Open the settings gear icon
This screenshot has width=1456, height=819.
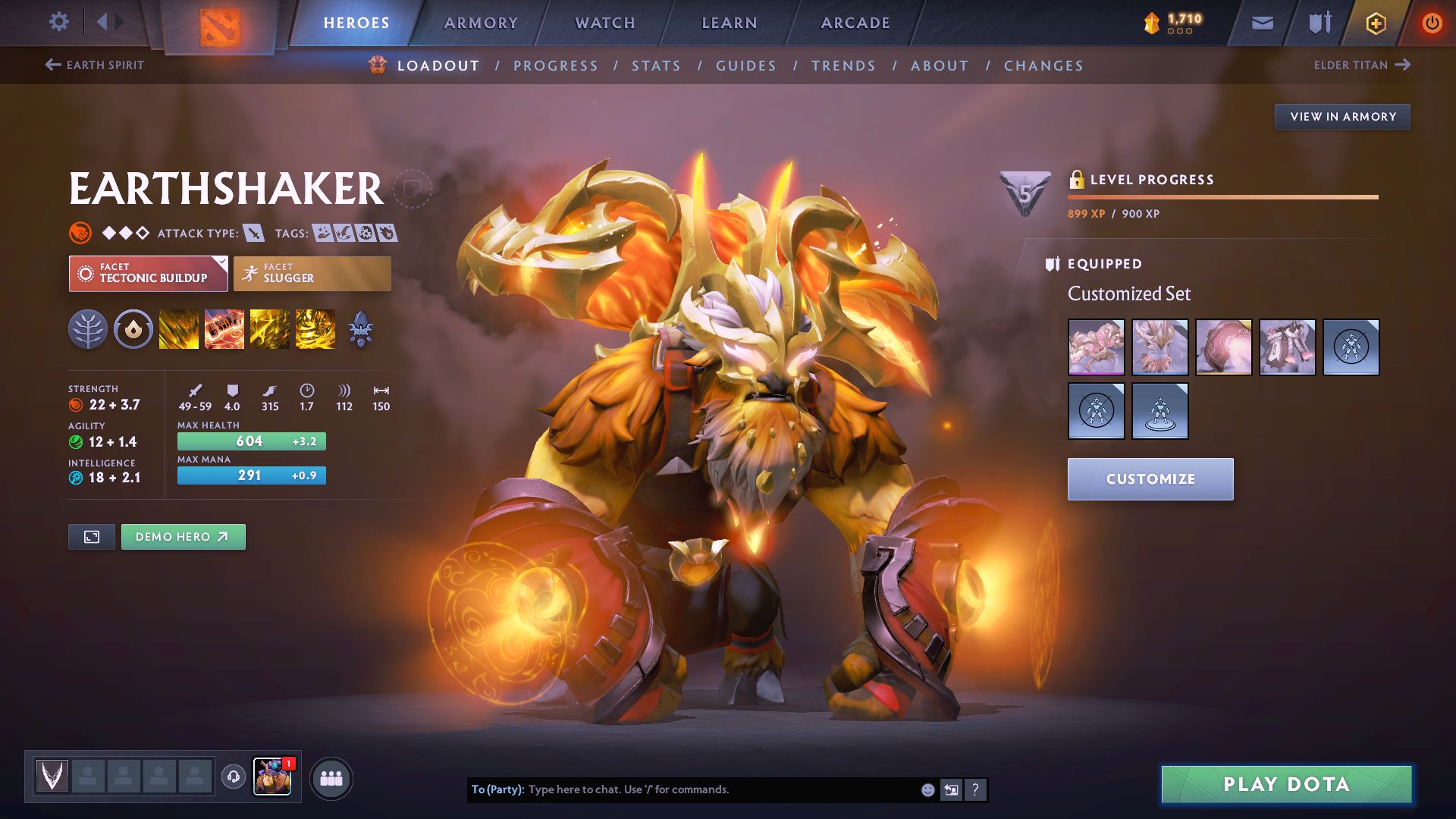[58, 23]
